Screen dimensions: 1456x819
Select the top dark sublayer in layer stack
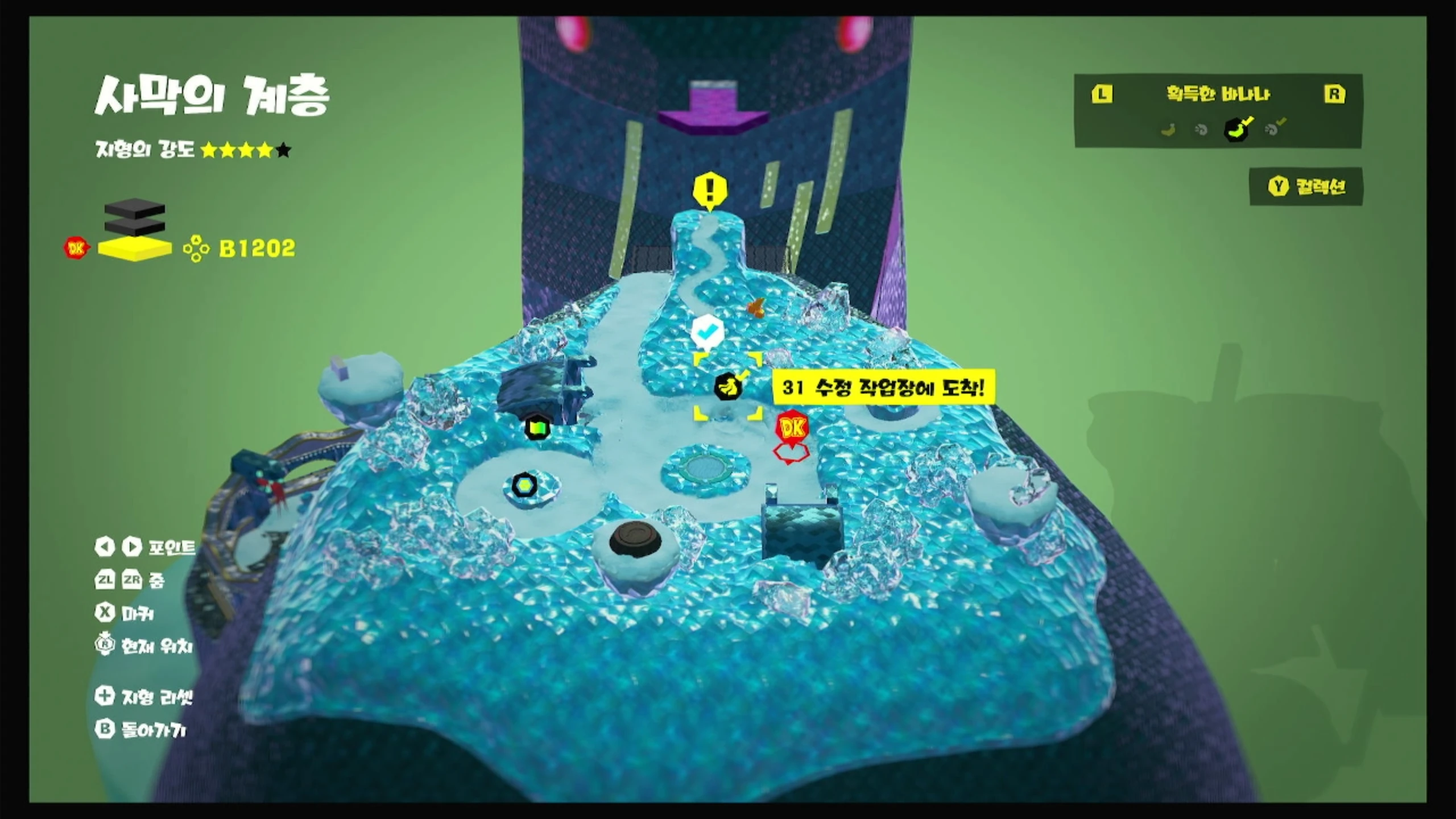click(135, 209)
